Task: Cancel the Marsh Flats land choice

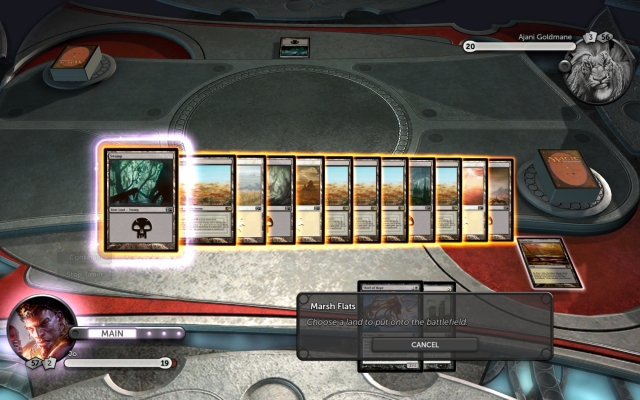Action: 424,344
